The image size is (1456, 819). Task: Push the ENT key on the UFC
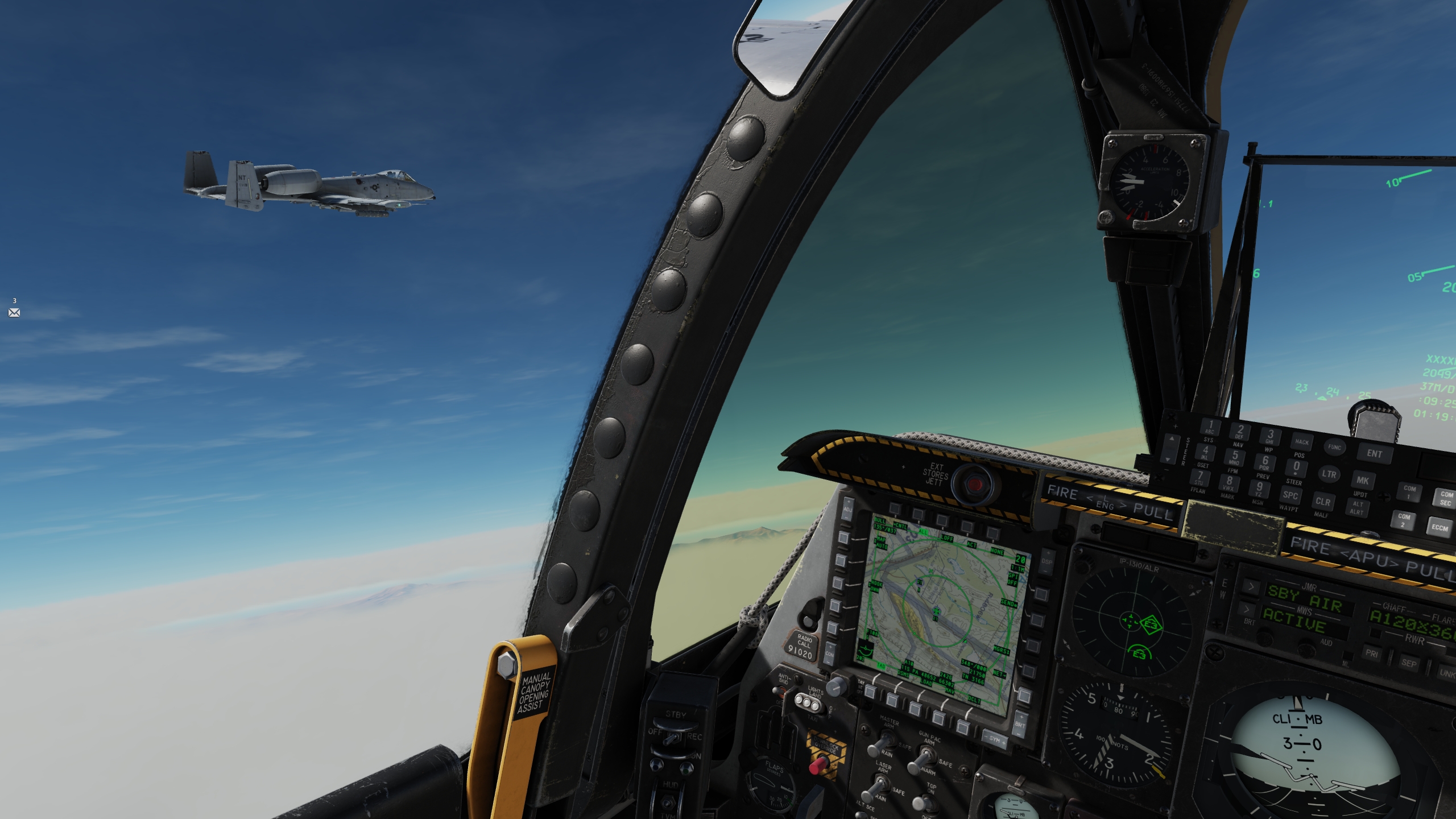(1374, 453)
